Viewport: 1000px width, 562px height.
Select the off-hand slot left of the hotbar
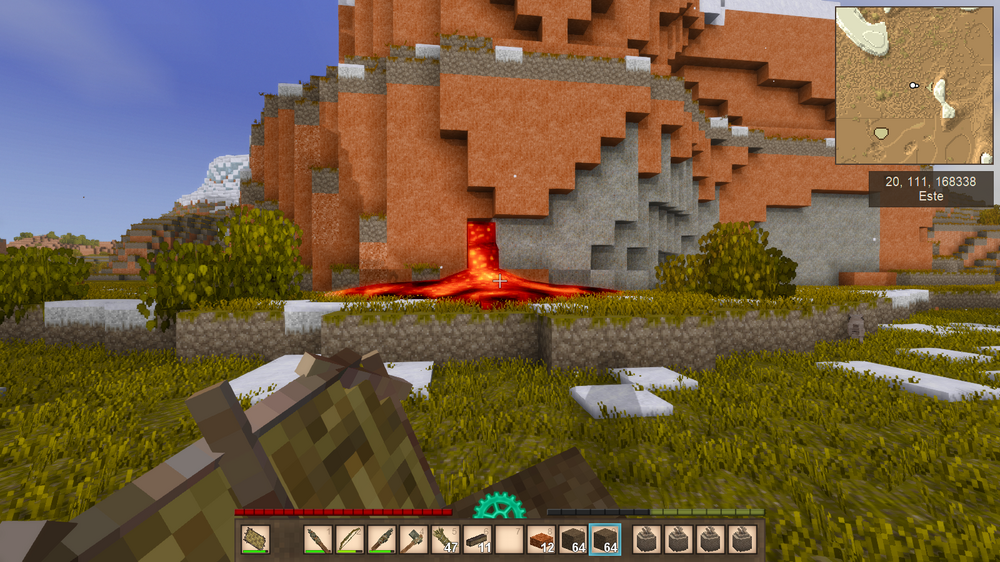[x=255, y=539]
